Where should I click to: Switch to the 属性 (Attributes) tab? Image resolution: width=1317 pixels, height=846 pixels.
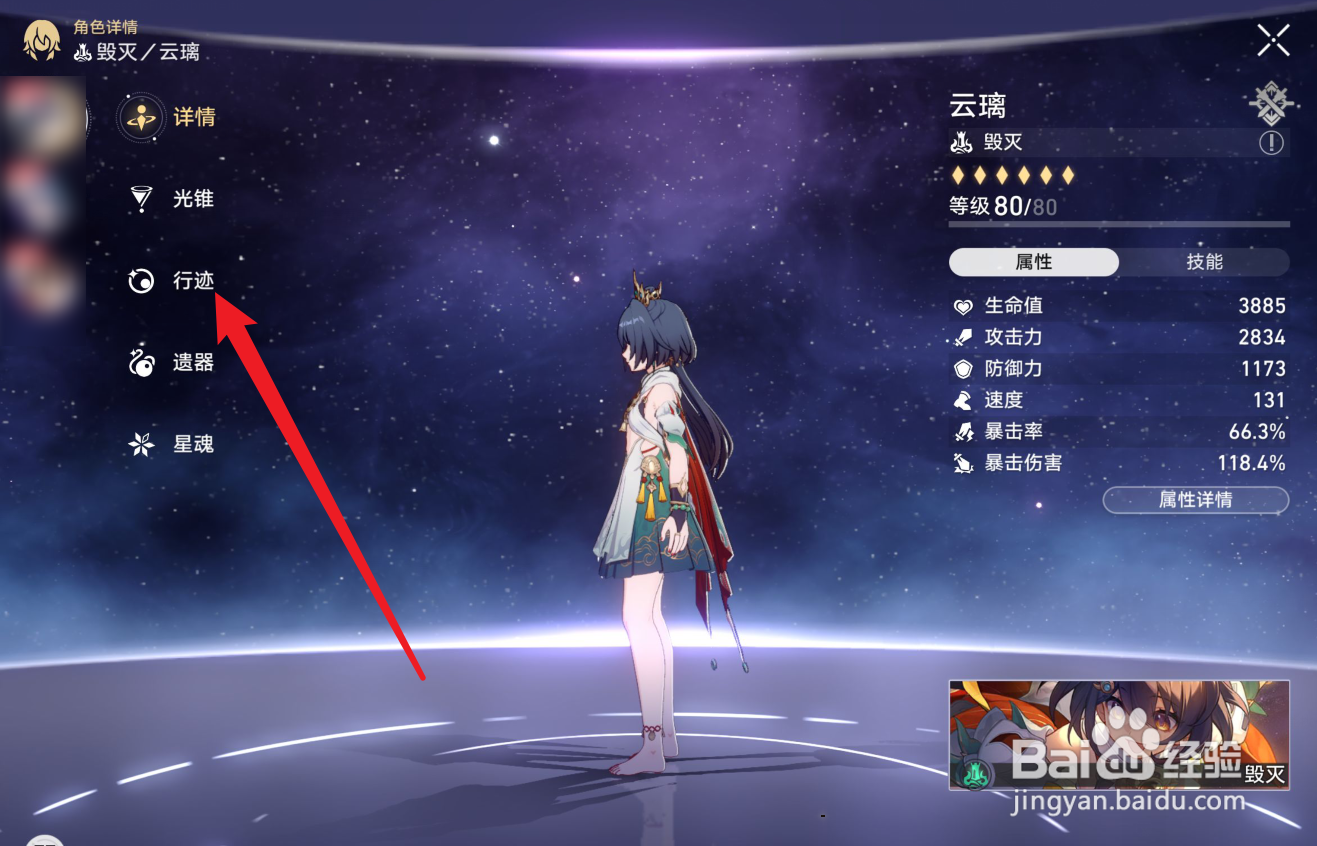(1031, 262)
